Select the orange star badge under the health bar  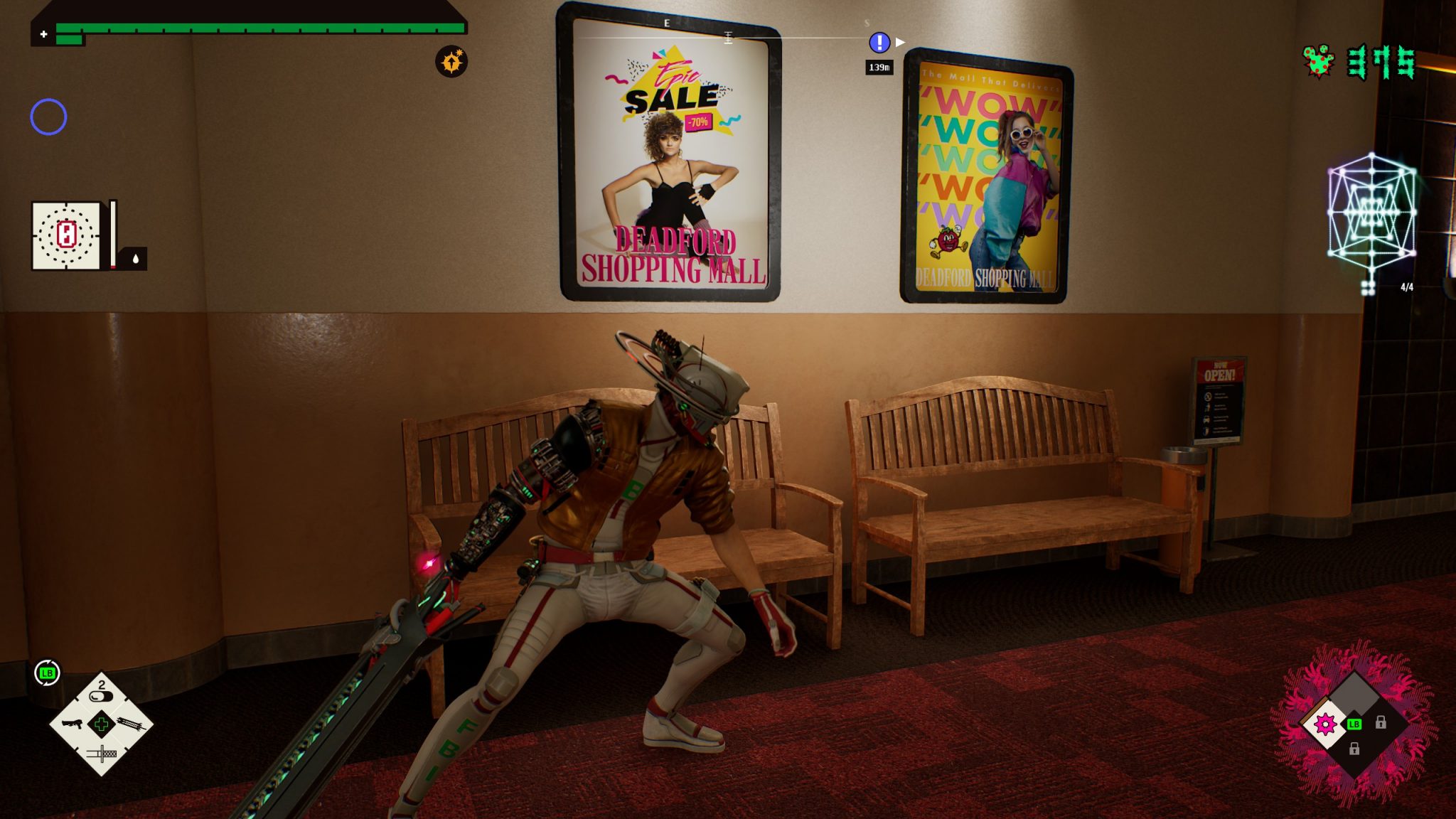click(451, 62)
